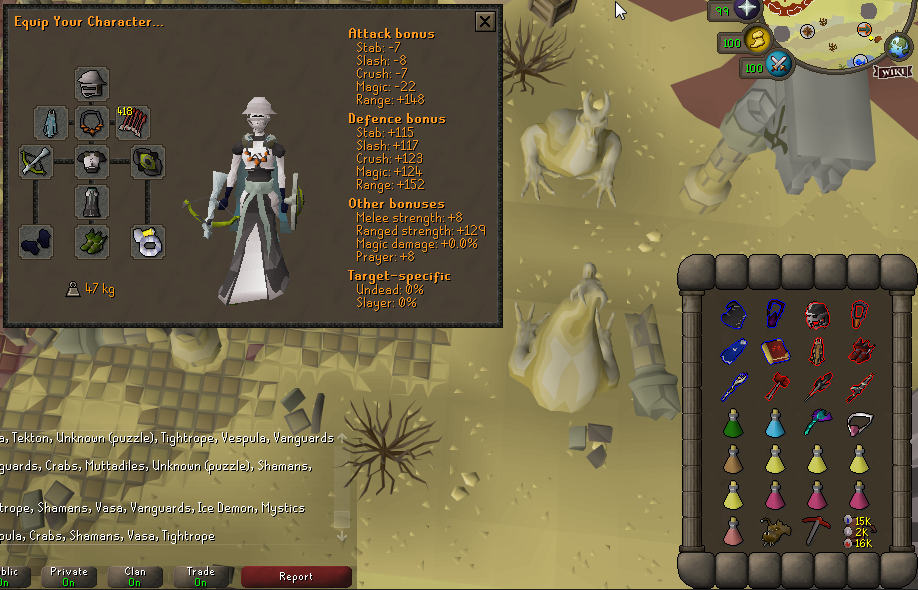918x590 pixels.
Task: Select the bow weapon slot
Action: [36, 162]
